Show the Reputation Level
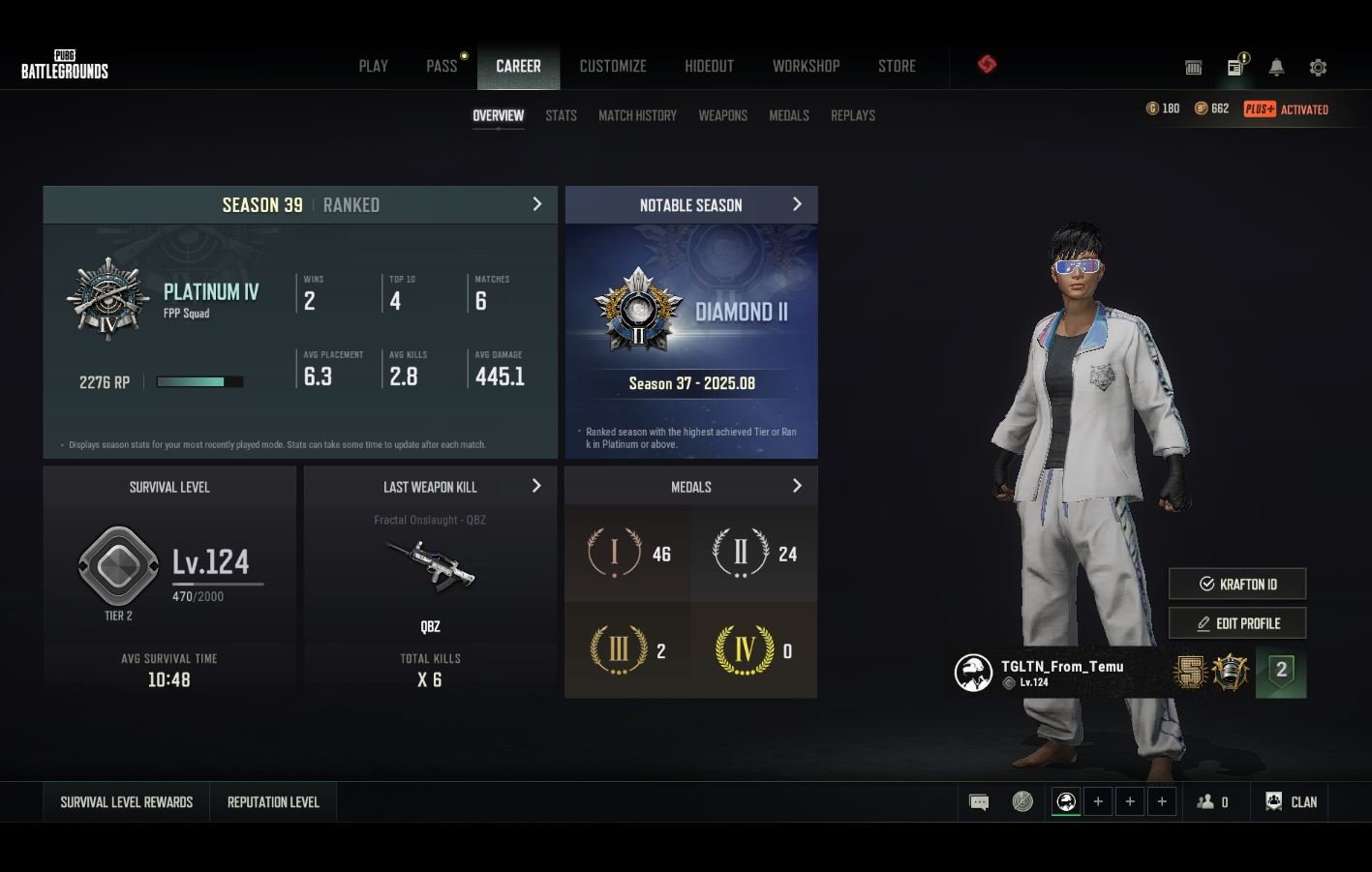 [273, 802]
